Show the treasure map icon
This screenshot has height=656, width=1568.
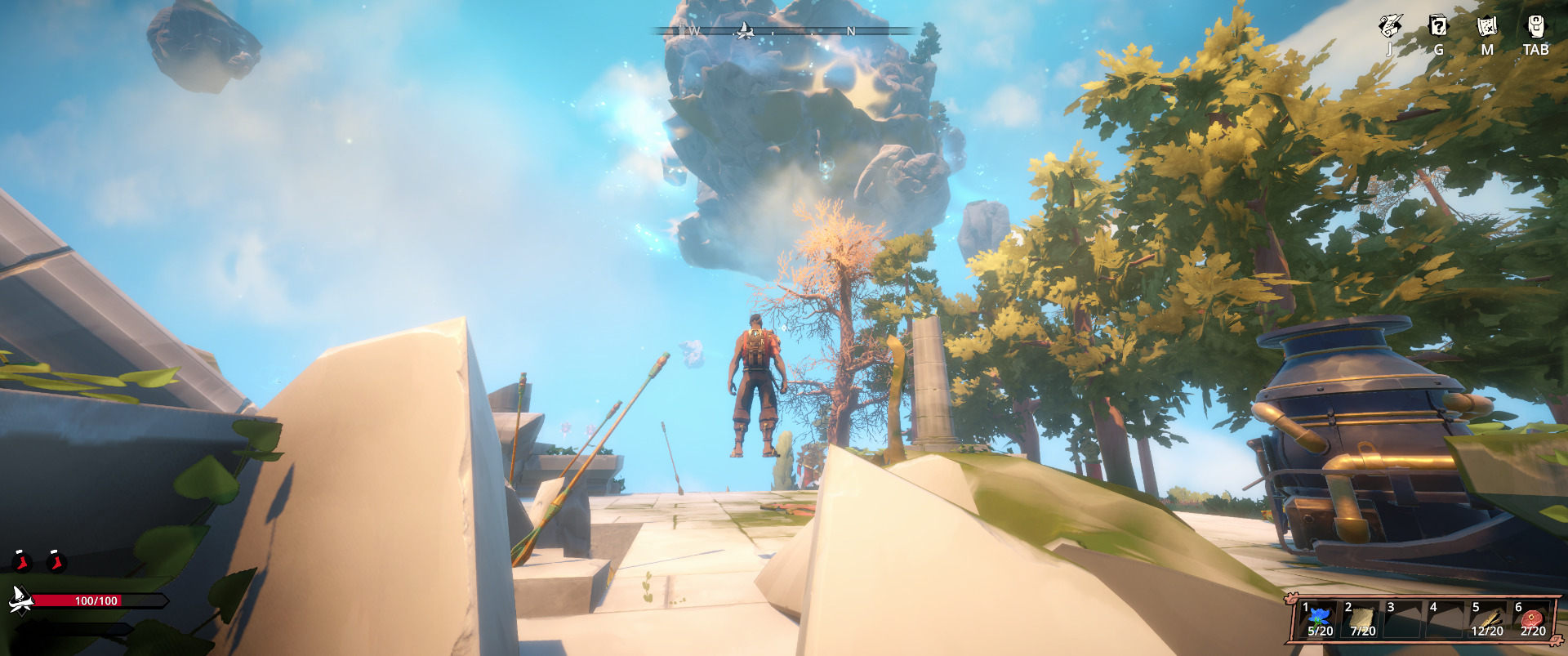coord(1487,27)
